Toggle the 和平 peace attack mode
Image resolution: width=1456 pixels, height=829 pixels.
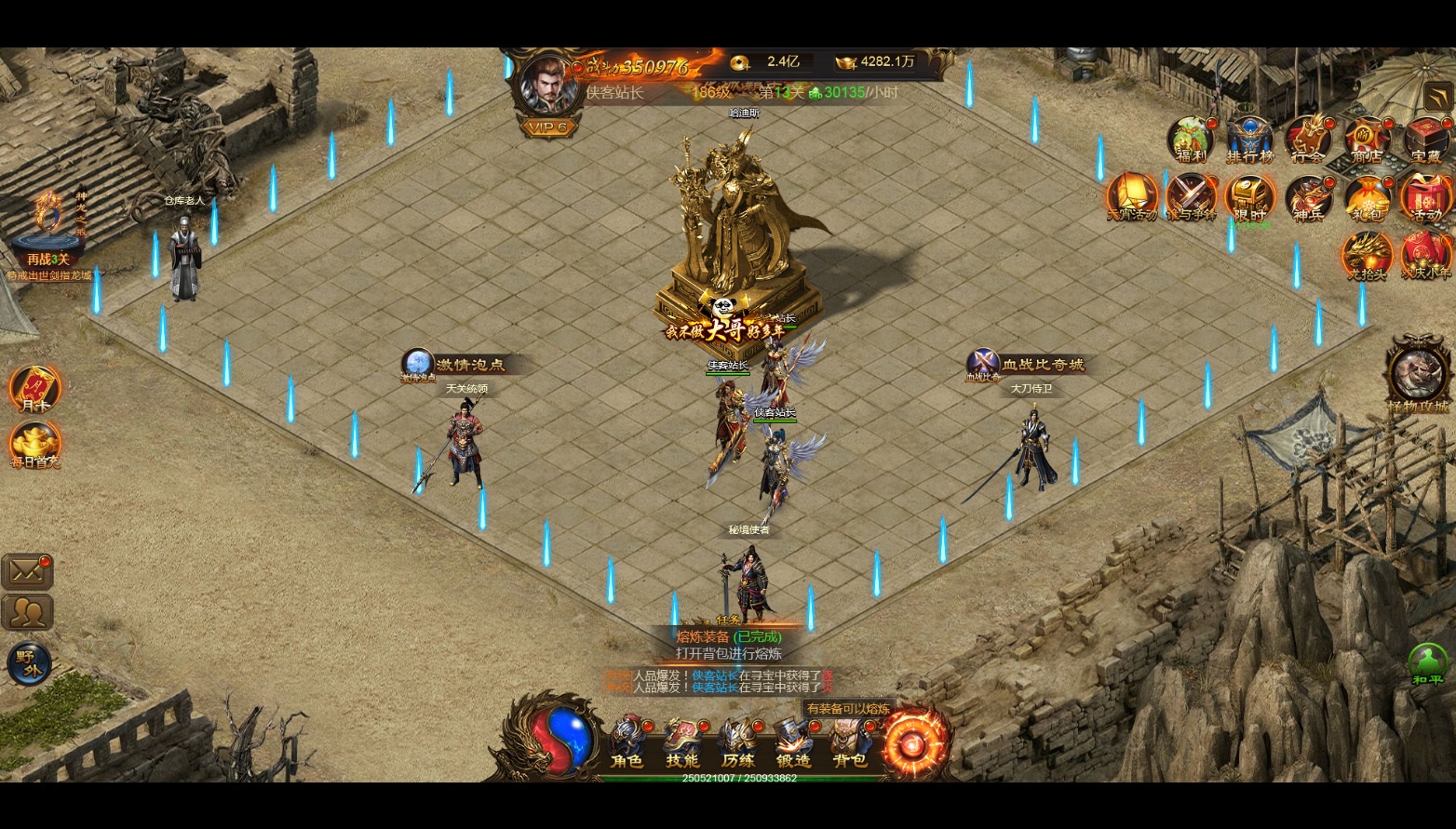pos(1428,662)
